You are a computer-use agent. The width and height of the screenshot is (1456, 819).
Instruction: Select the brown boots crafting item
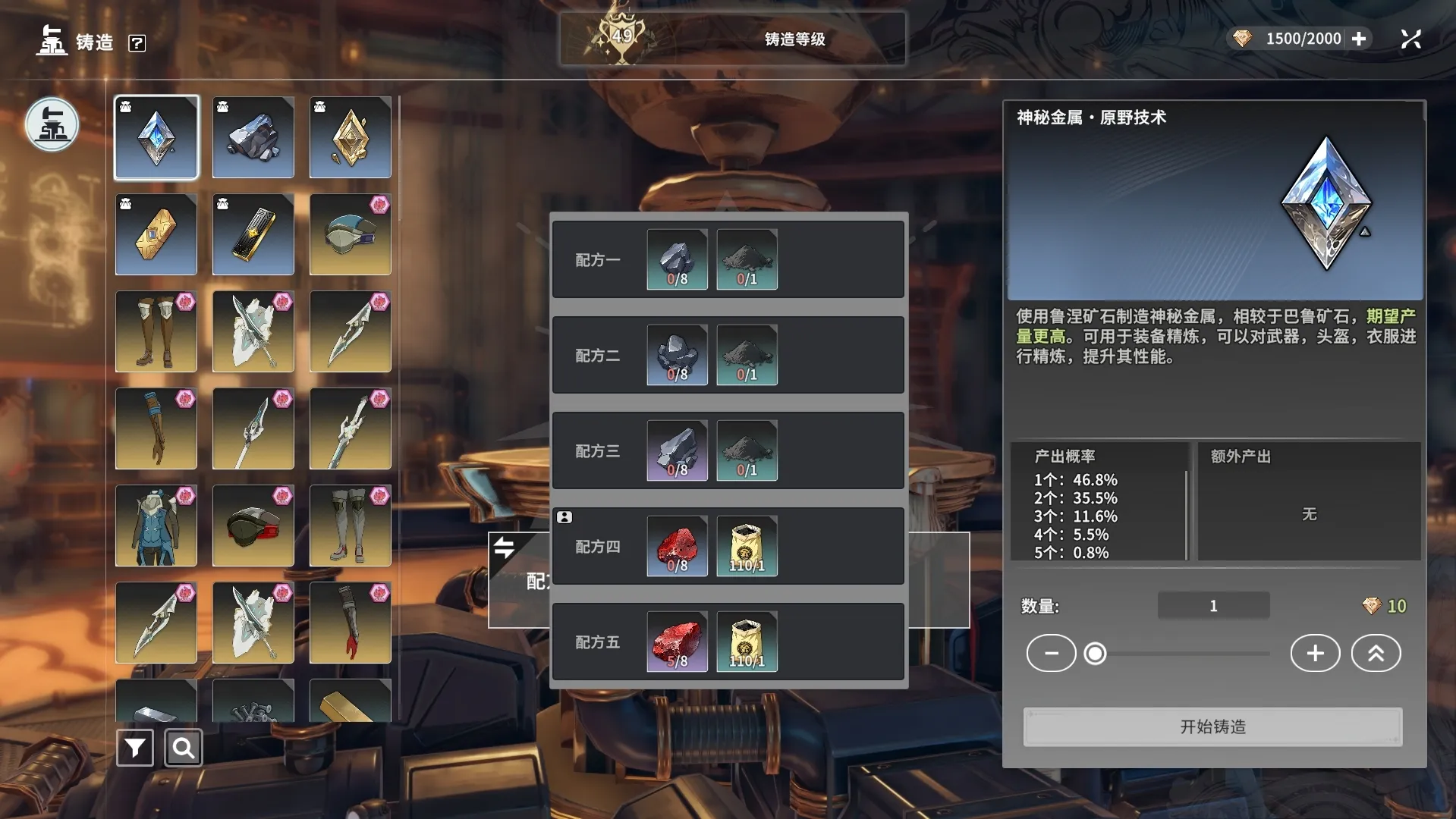click(x=156, y=331)
